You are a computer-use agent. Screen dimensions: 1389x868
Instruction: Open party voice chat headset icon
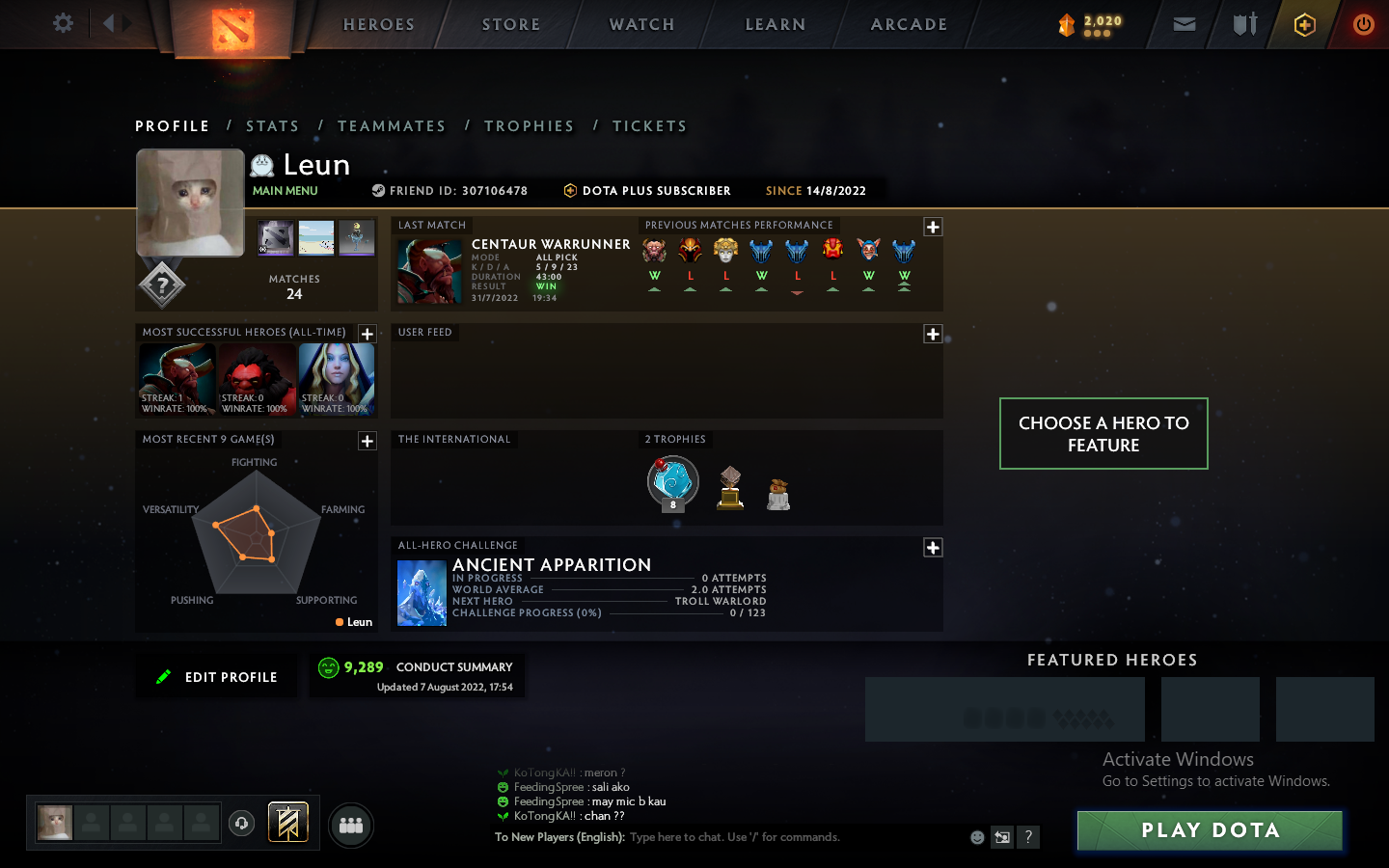tap(241, 823)
